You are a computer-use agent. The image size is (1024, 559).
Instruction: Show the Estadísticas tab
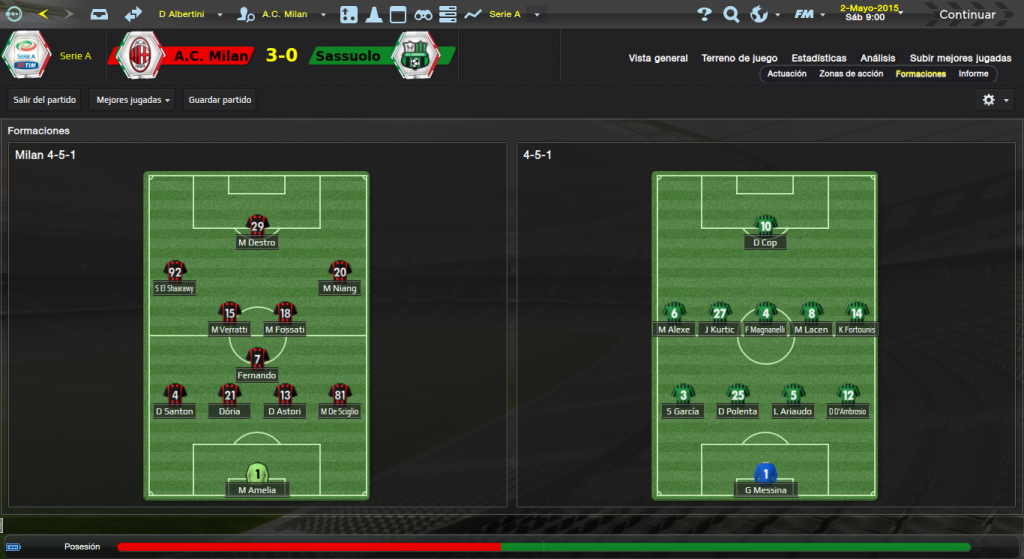pyautogui.click(x=818, y=58)
